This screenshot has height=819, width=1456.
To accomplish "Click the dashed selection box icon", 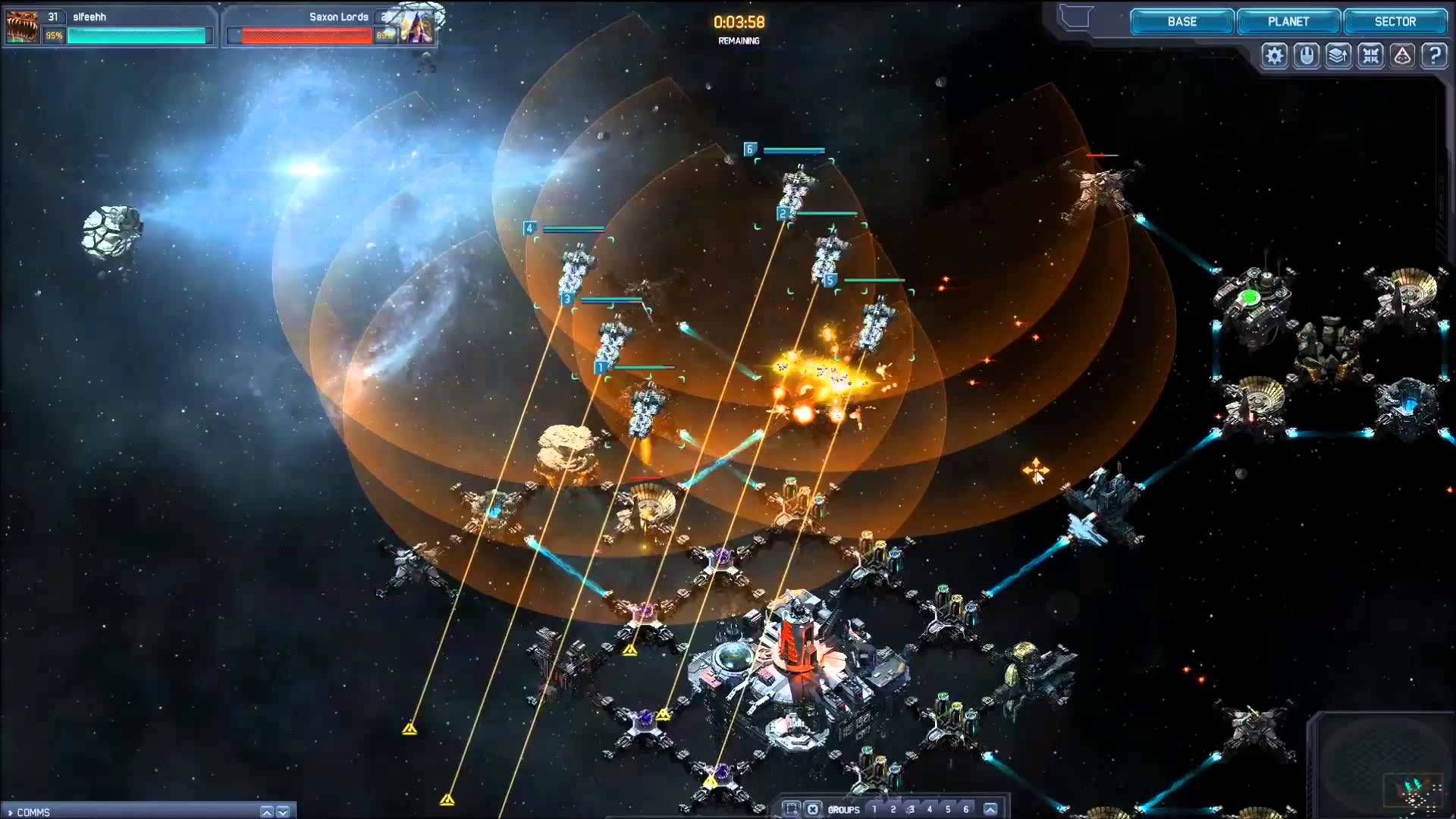I will (x=791, y=809).
